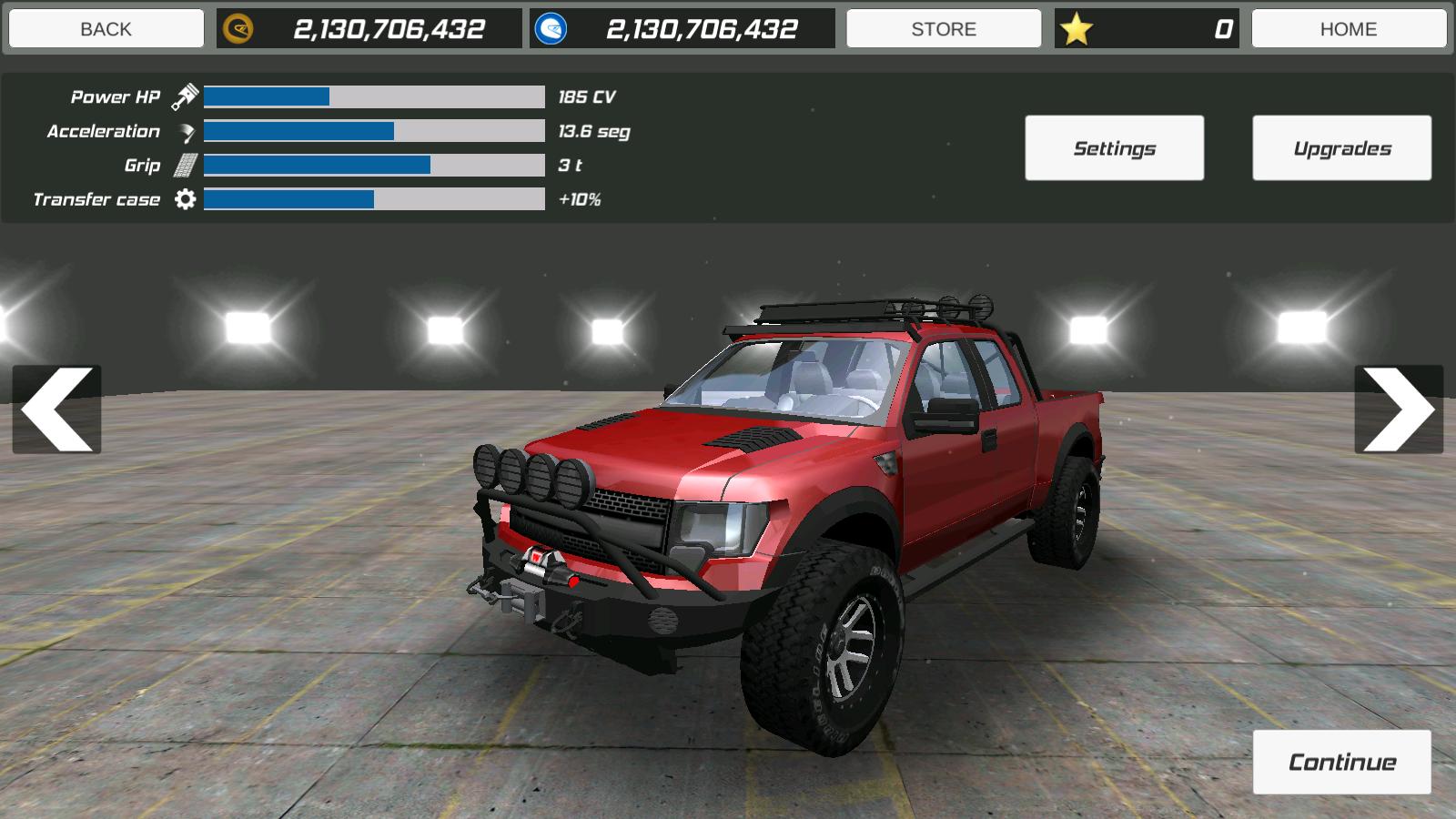The image size is (1456, 819).
Task: Return to Home screen
Action: [x=1350, y=27]
